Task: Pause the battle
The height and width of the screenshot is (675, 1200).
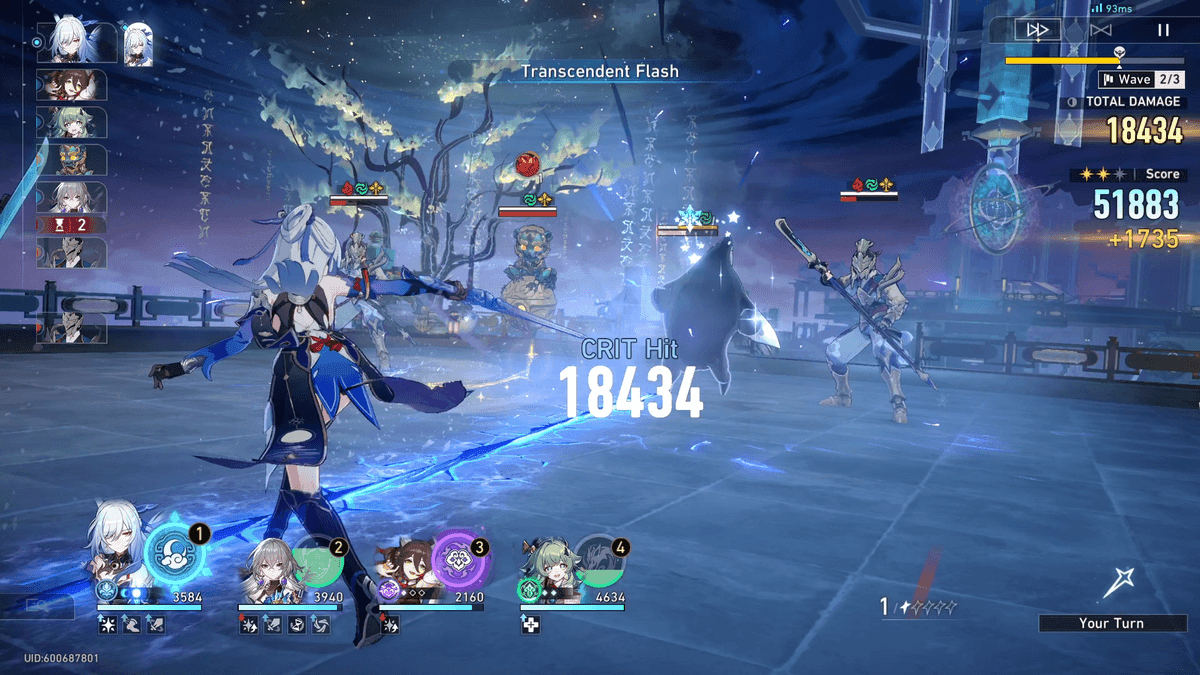Action: [x=1163, y=30]
